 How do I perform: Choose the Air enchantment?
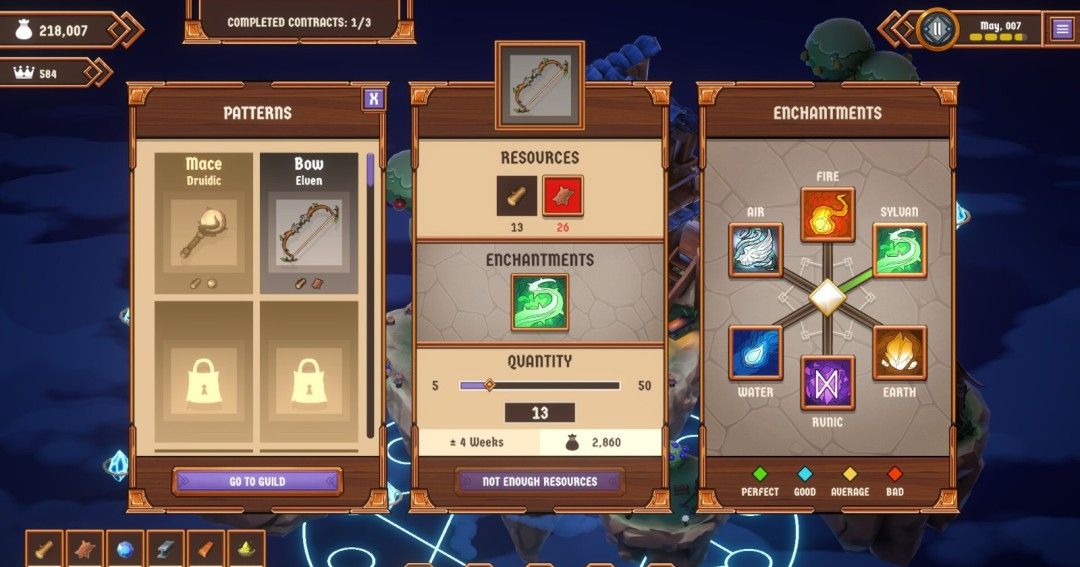tap(755, 250)
